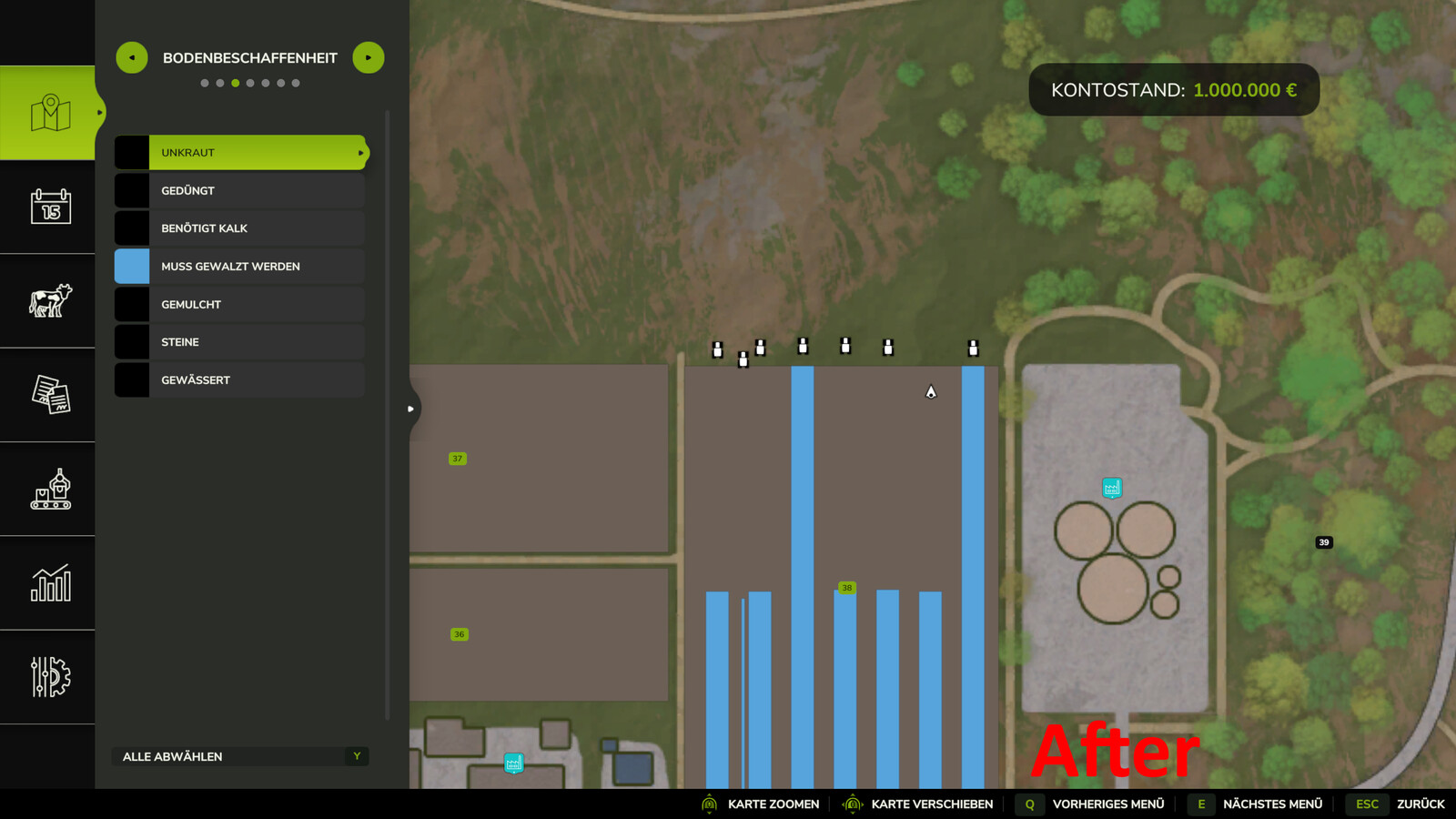Collapse the filter panel with the side arrow
The width and height of the screenshot is (1456, 819).
tap(409, 409)
